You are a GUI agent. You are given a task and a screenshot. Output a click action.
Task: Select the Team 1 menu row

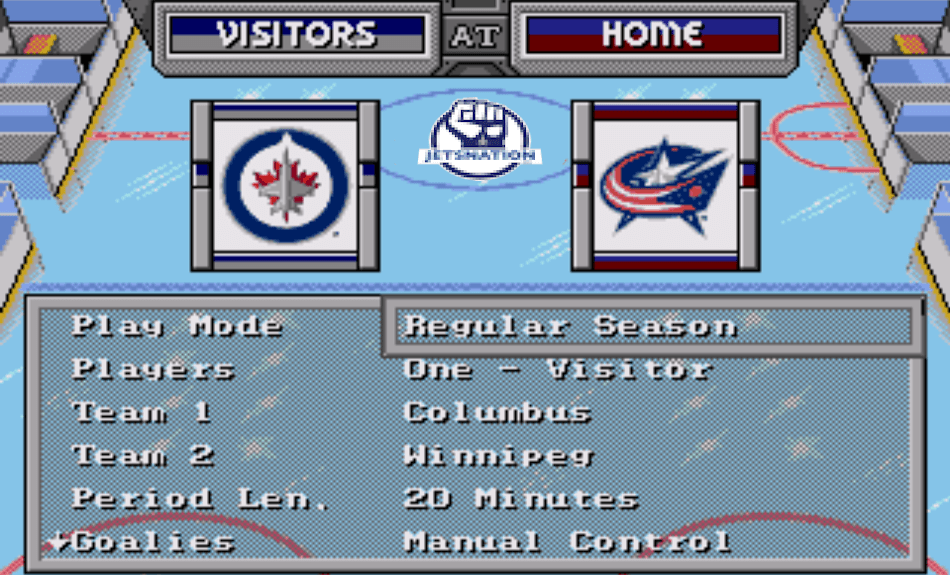pyautogui.click(x=142, y=412)
